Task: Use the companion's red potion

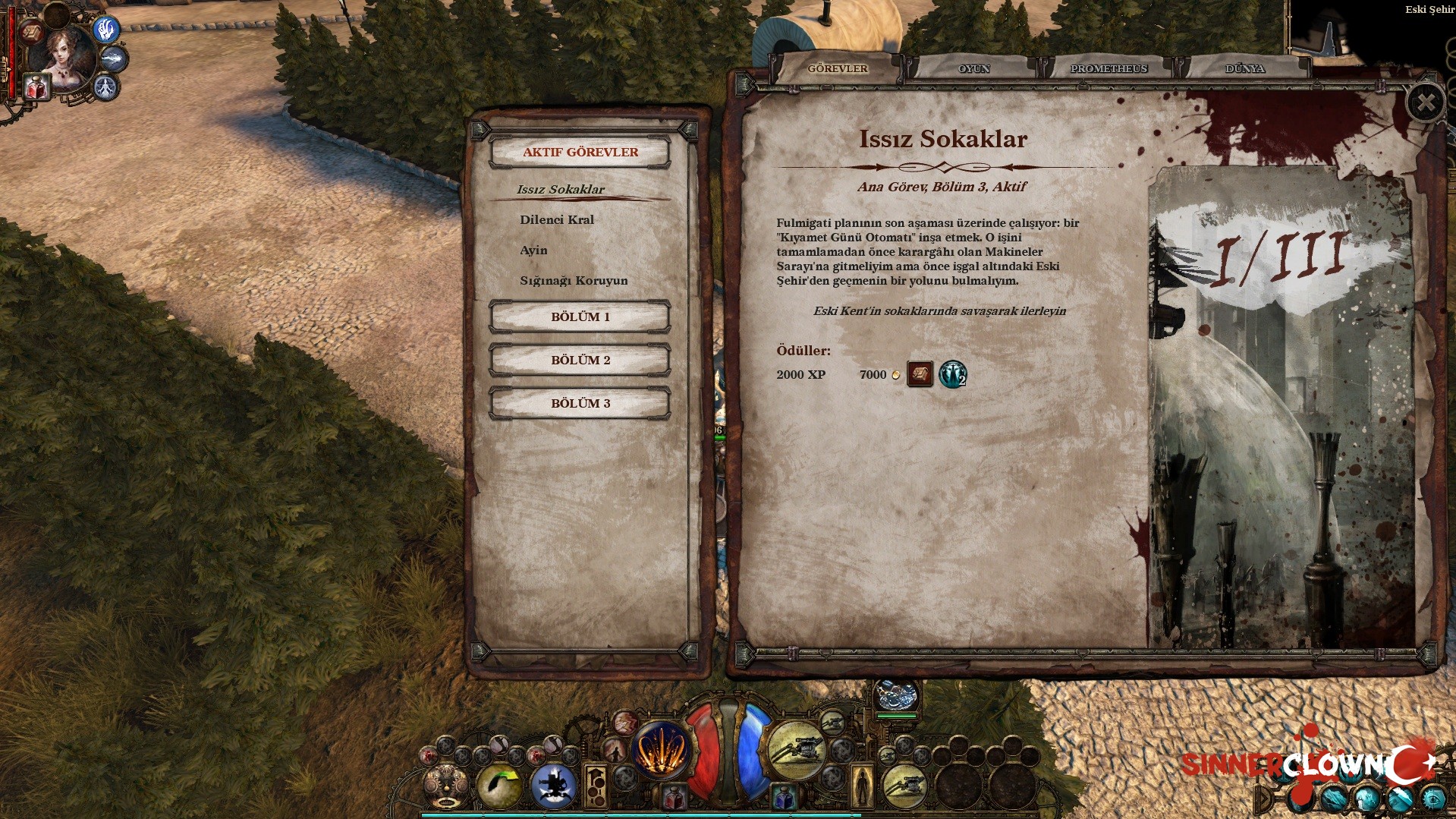Action: pyautogui.click(x=35, y=88)
